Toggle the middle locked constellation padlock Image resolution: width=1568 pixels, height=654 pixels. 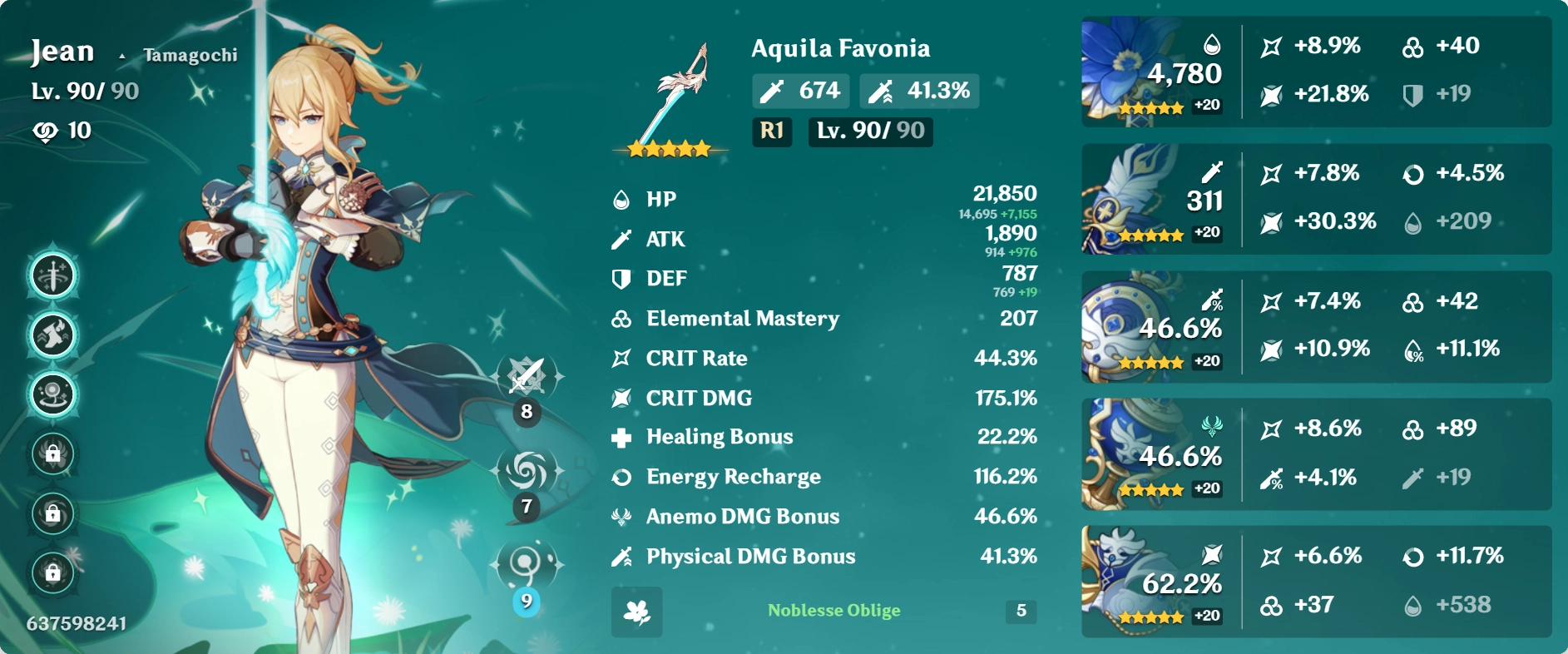click(x=52, y=513)
